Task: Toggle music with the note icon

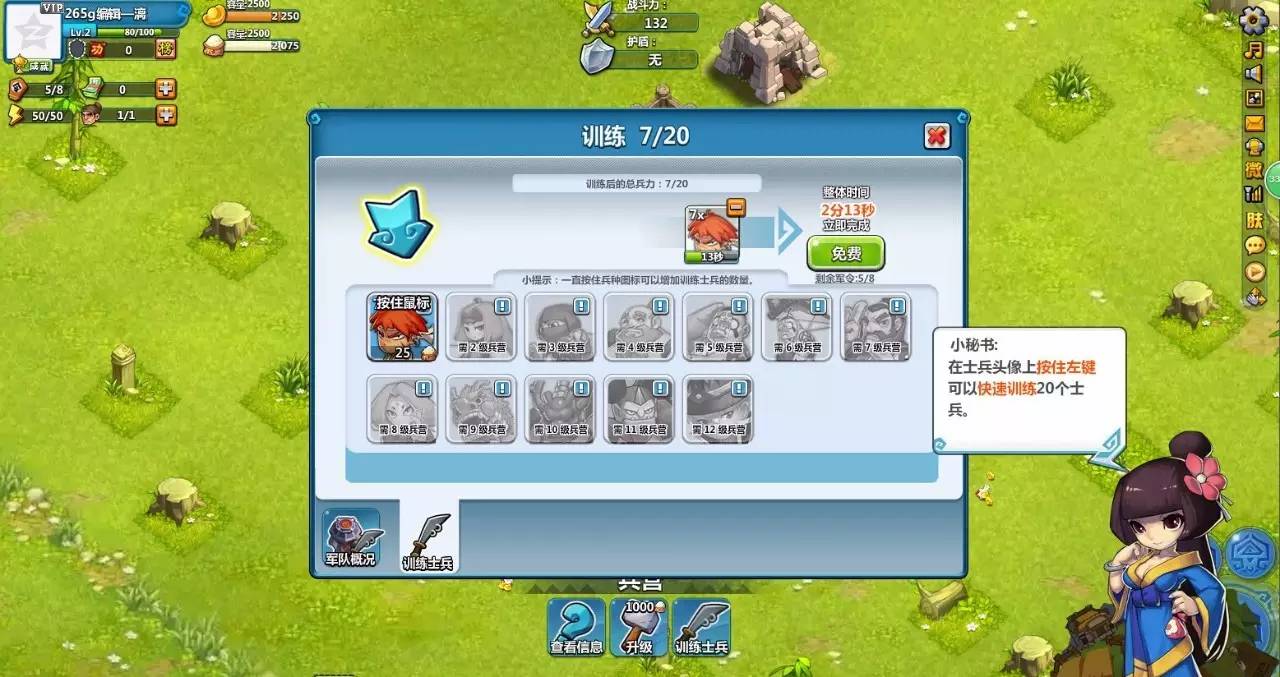Action: click(x=1254, y=48)
